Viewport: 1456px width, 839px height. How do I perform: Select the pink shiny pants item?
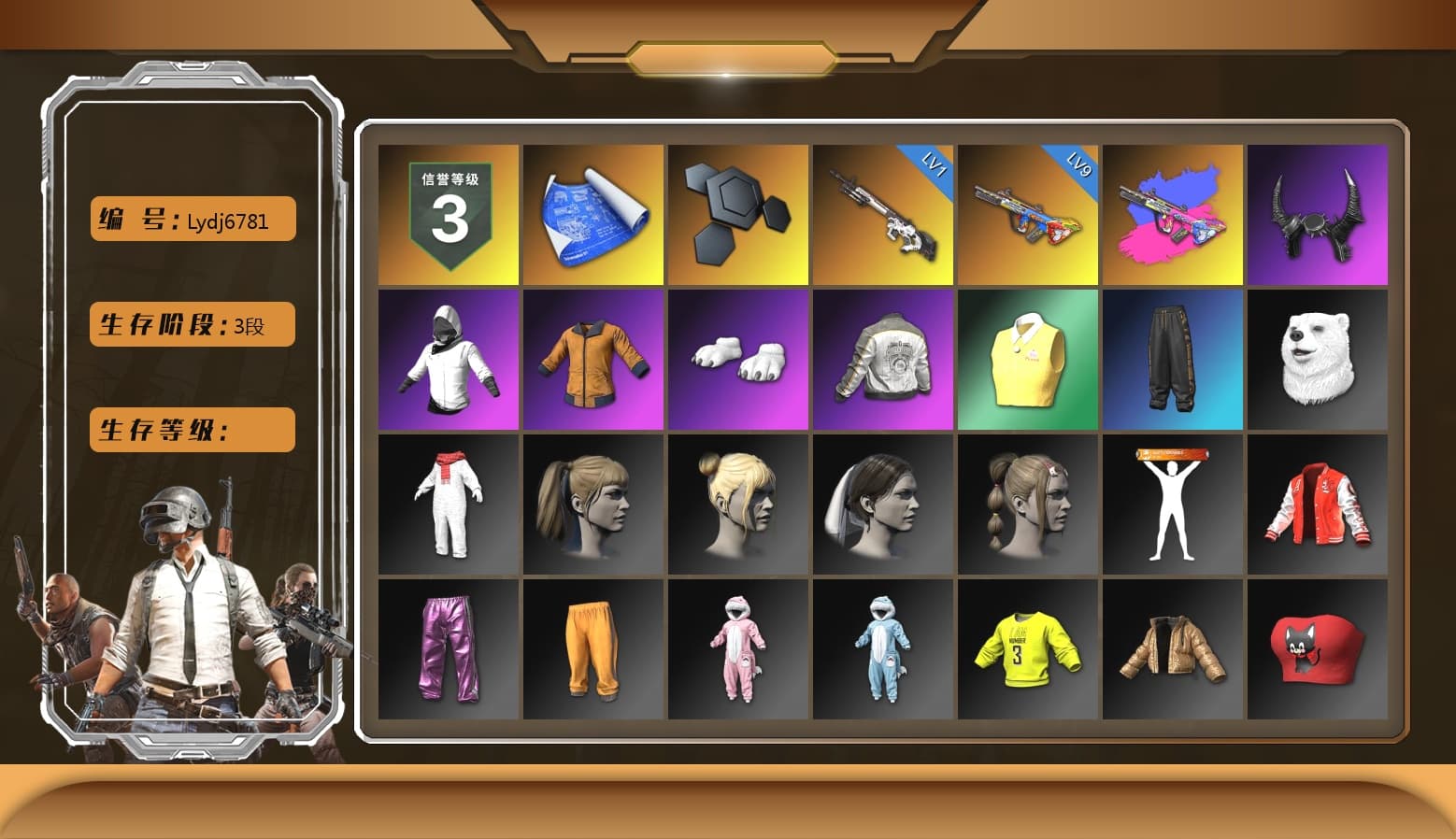(x=447, y=648)
